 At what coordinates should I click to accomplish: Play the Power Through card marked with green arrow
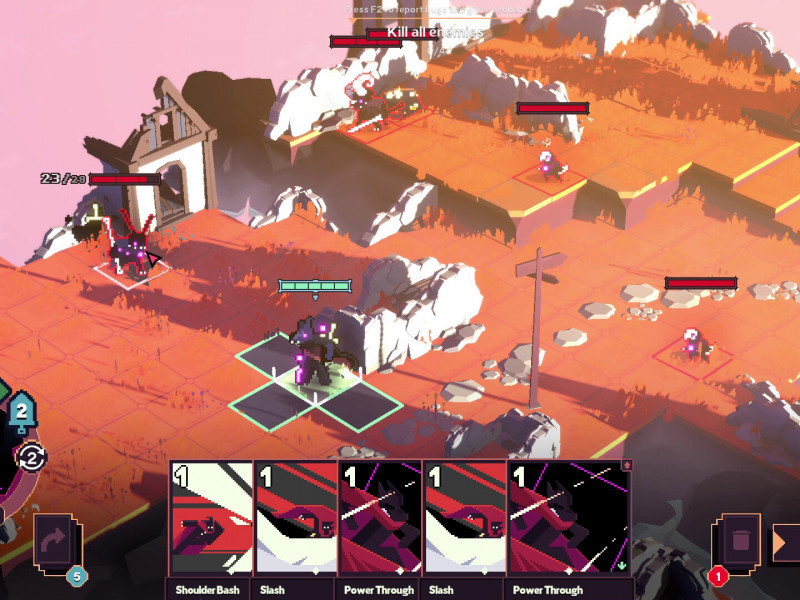coord(570,520)
